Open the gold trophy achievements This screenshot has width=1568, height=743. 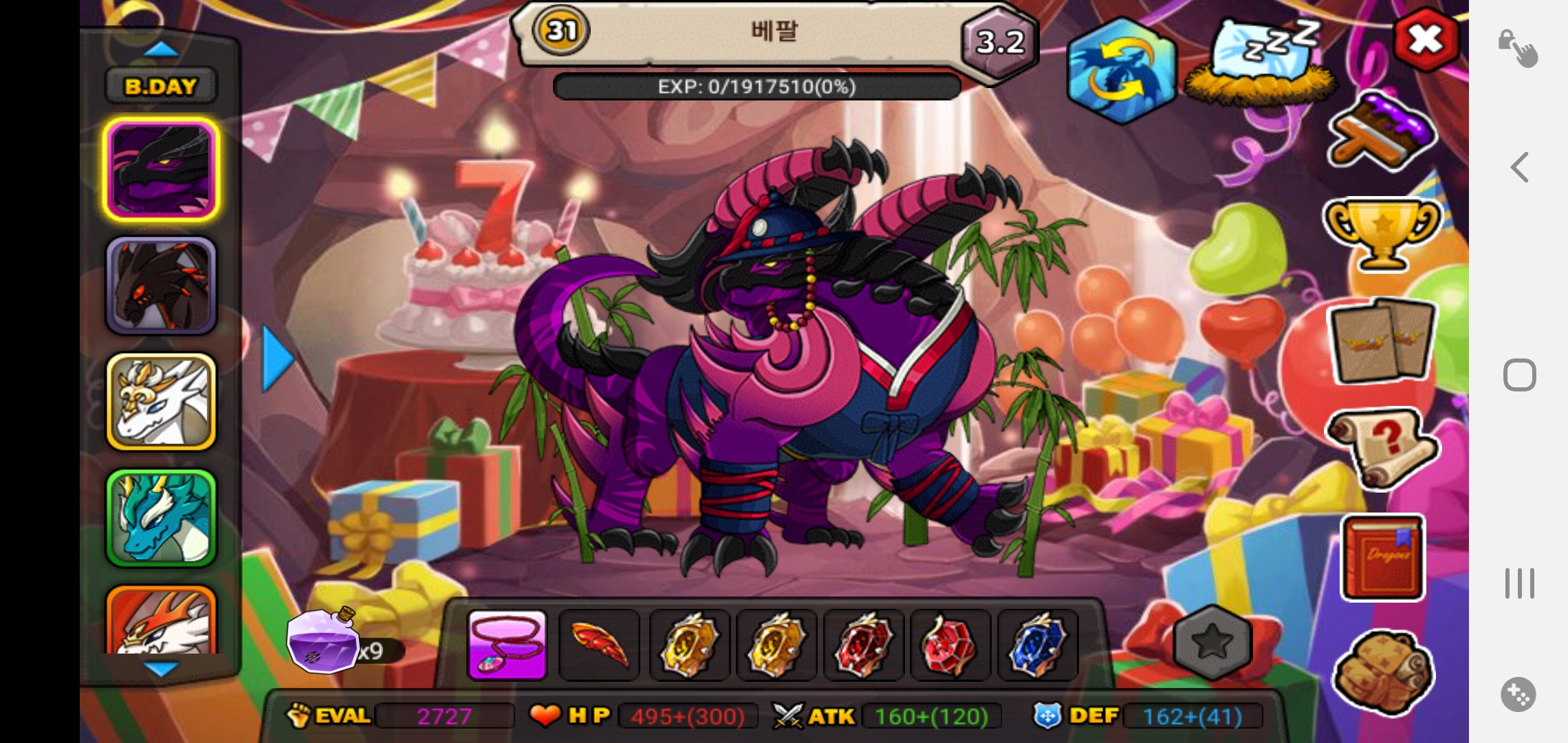pos(1381,233)
